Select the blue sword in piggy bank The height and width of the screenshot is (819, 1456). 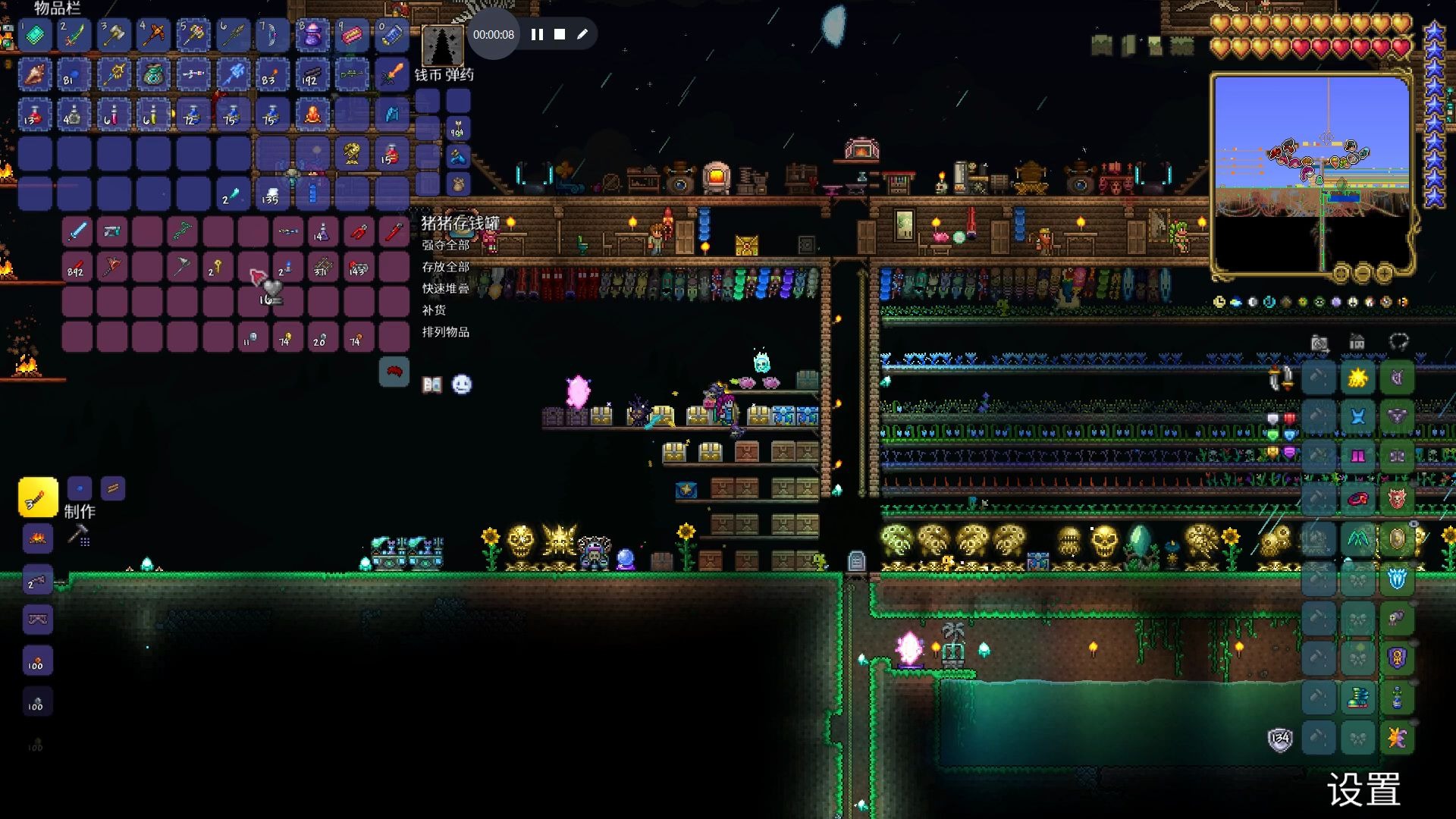(77, 231)
